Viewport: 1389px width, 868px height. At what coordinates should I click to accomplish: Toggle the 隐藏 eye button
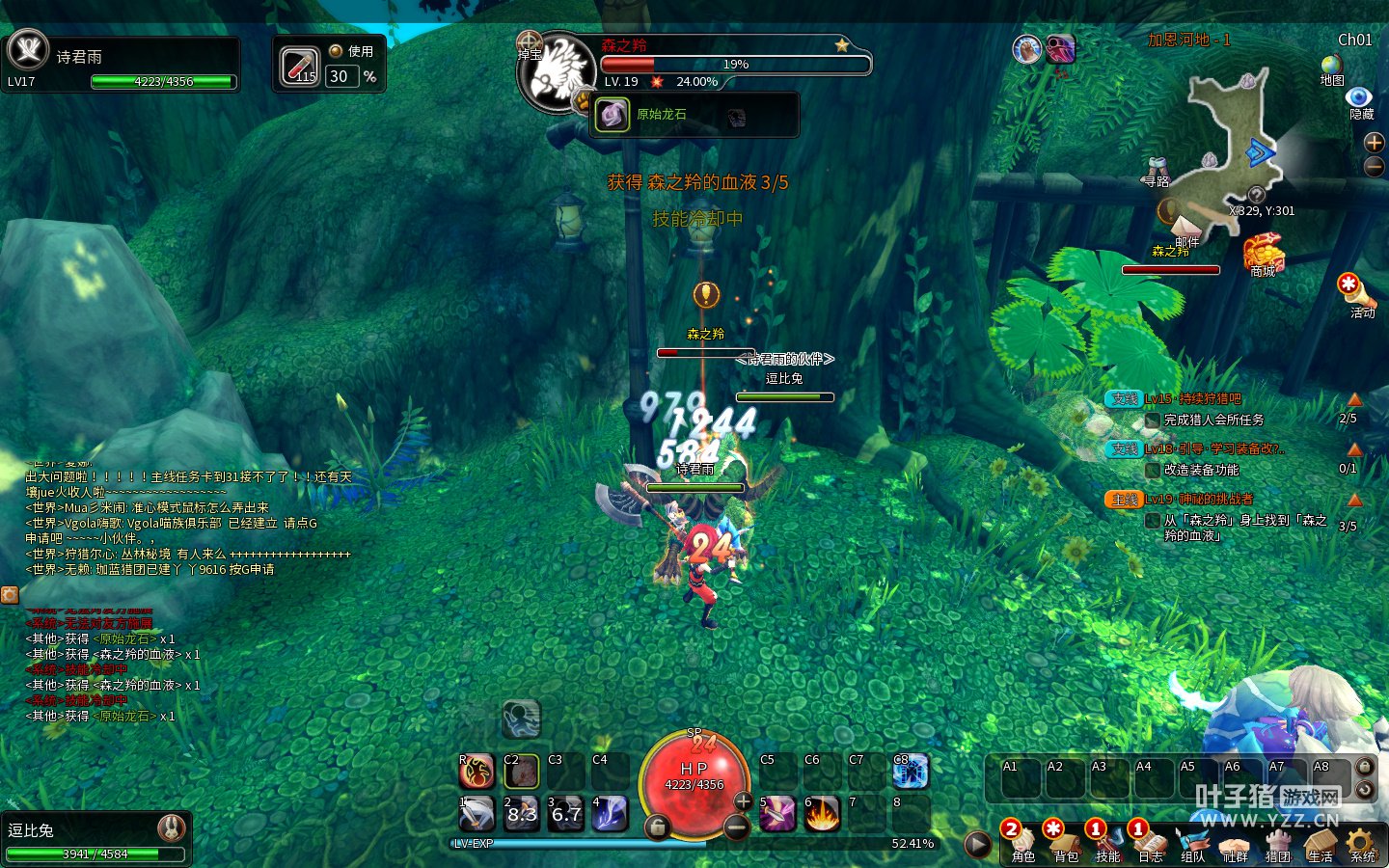click(1360, 97)
